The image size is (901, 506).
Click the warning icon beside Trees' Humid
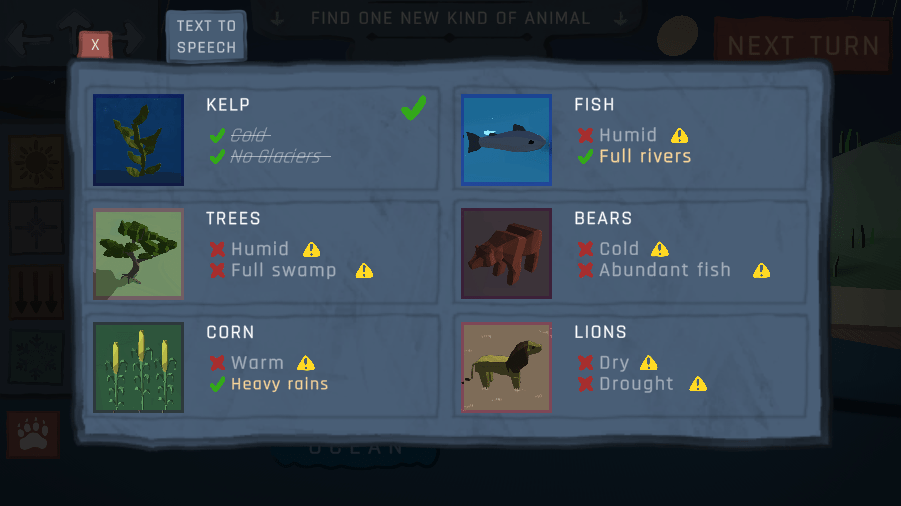(x=312, y=250)
